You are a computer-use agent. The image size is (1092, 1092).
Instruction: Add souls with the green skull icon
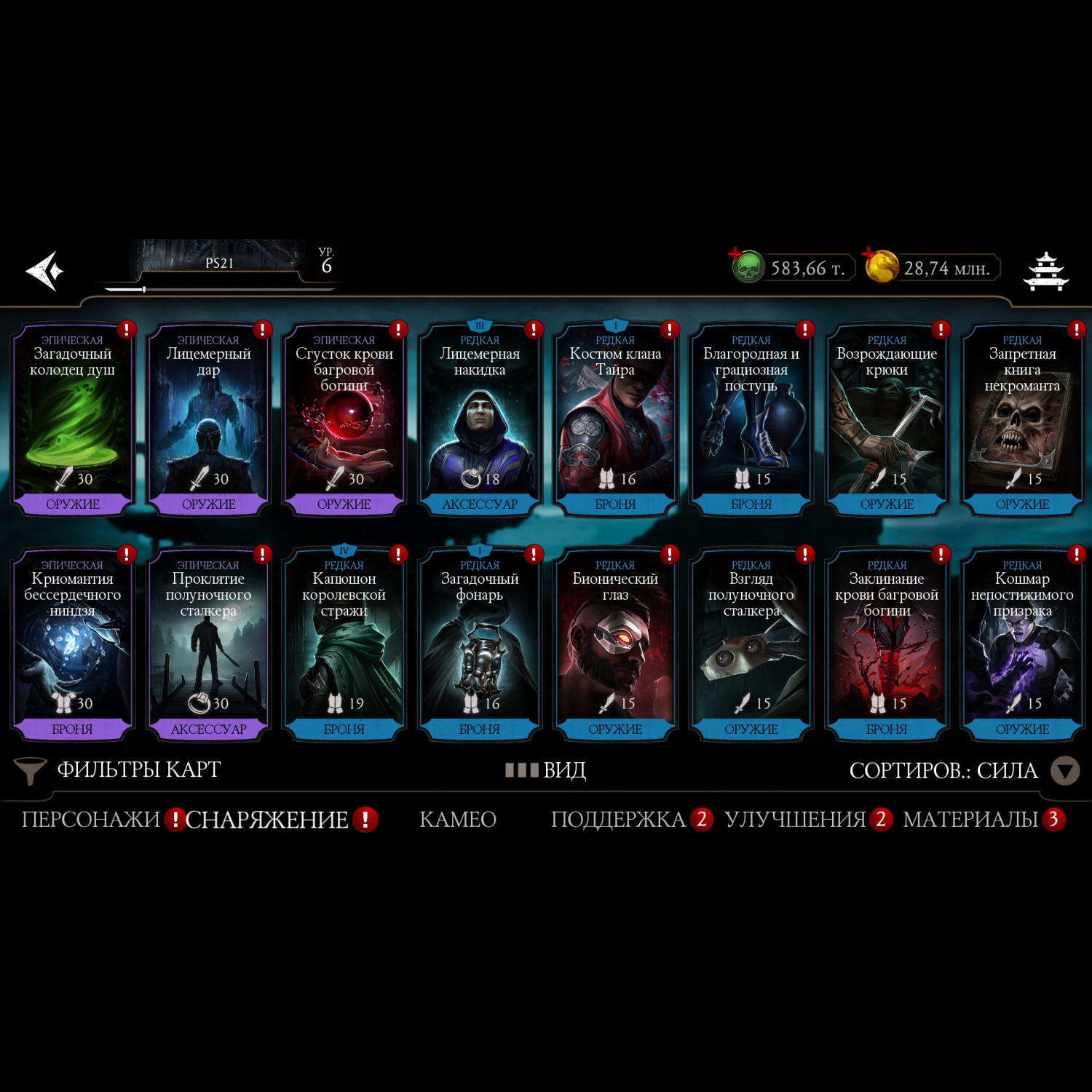coord(748,267)
